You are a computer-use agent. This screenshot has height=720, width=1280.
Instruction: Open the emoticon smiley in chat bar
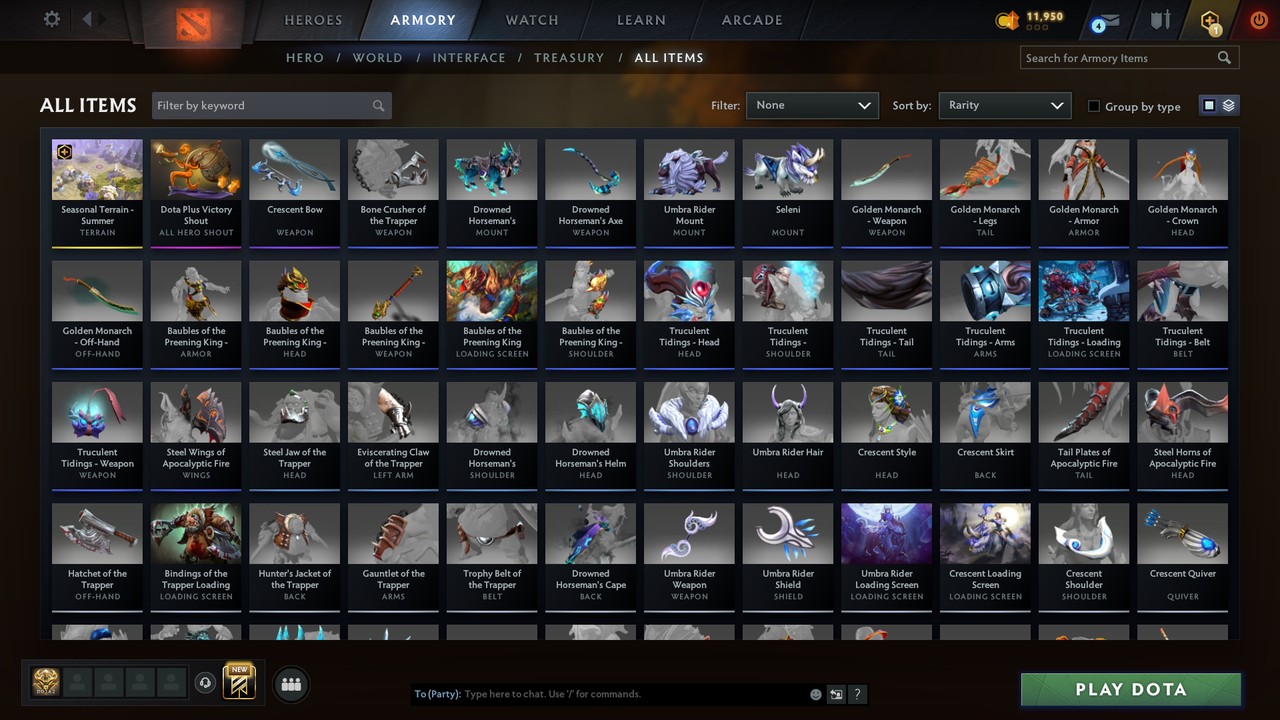point(815,693)
